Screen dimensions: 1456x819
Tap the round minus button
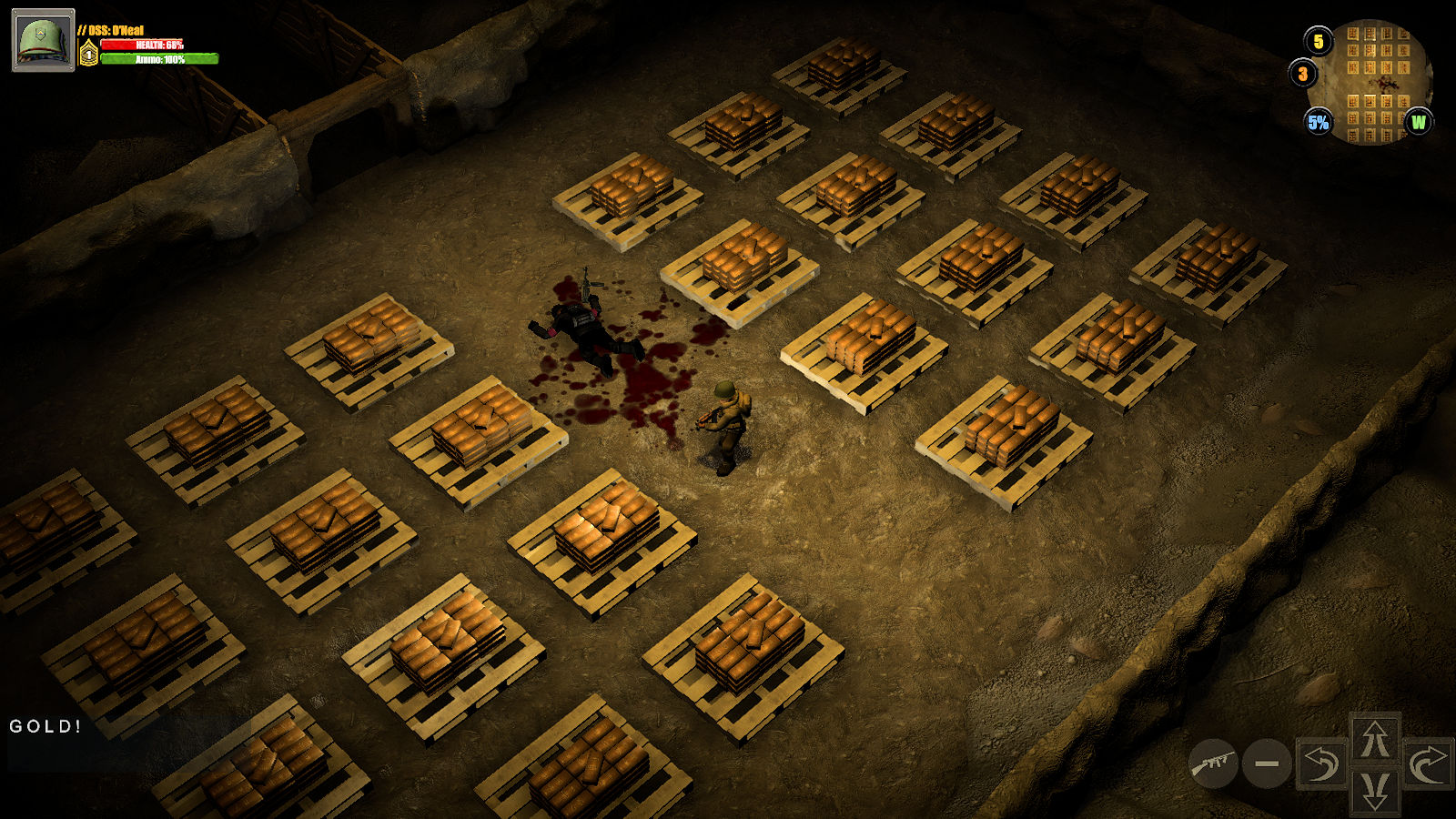1267,764
